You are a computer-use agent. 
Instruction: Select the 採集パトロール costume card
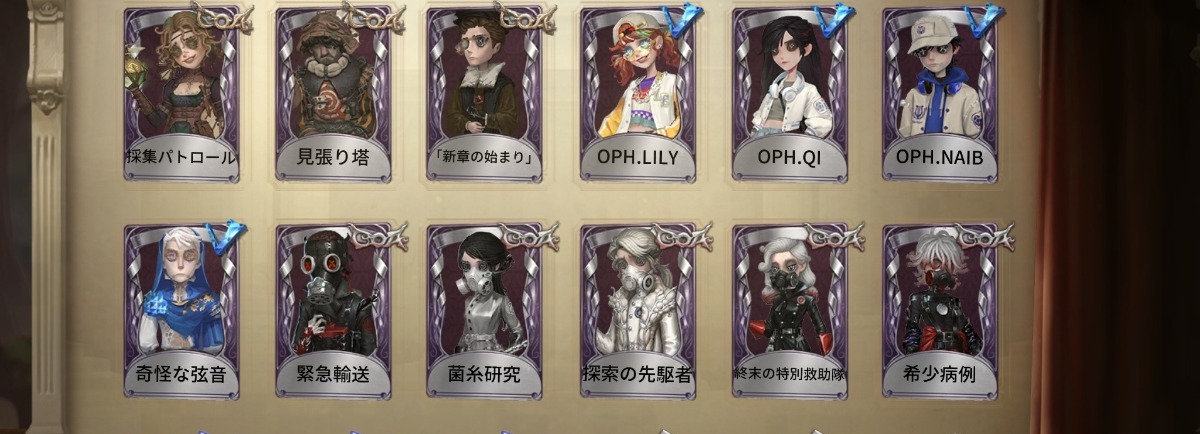(182, 95)
